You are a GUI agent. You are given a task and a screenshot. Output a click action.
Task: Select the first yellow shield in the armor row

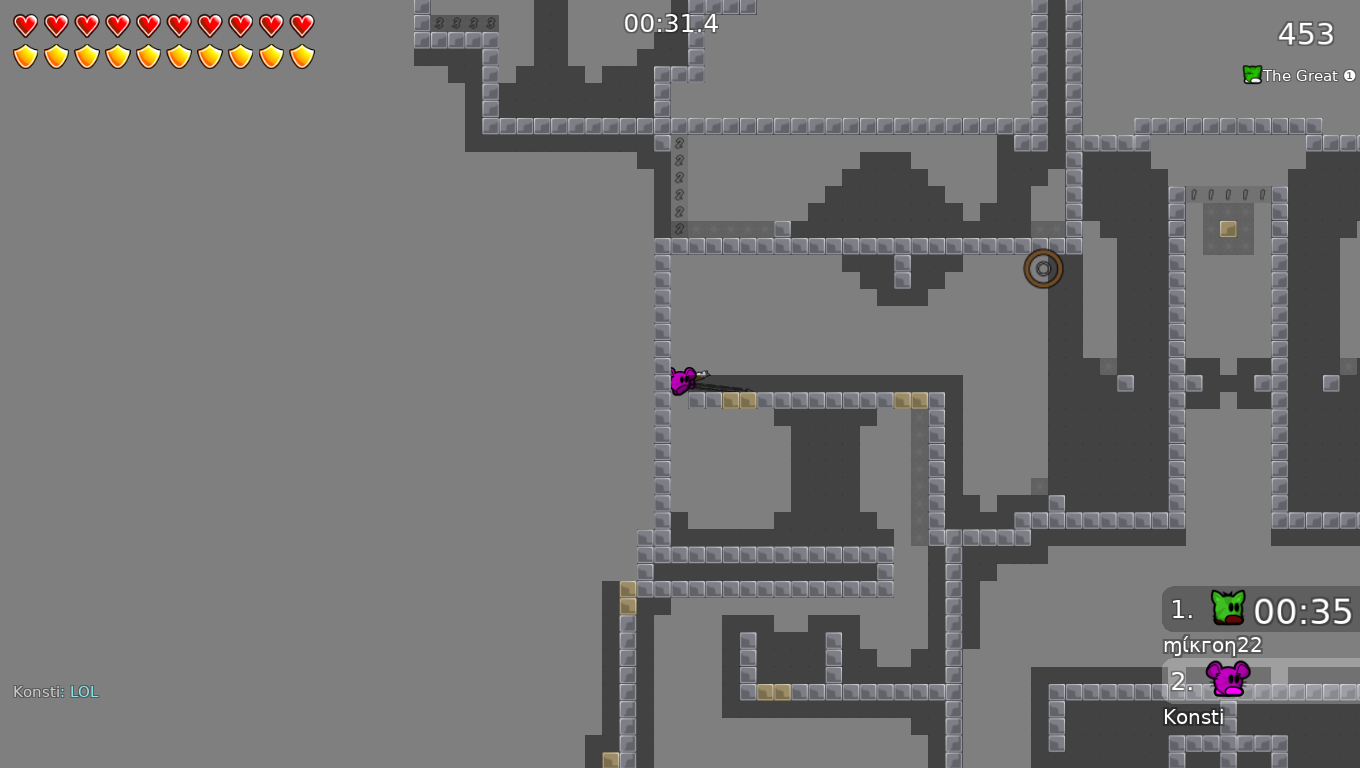point(26,55)
